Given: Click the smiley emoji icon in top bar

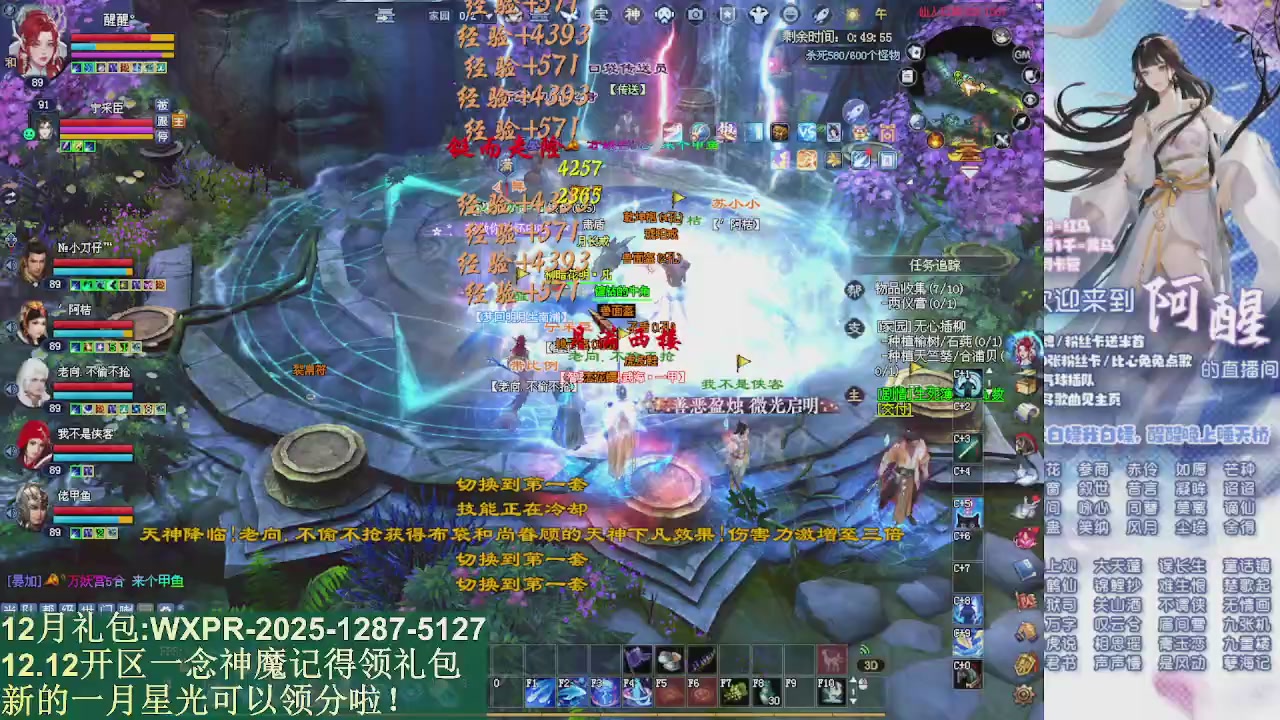Looking at the screenshot, I should tap(791, 13).
